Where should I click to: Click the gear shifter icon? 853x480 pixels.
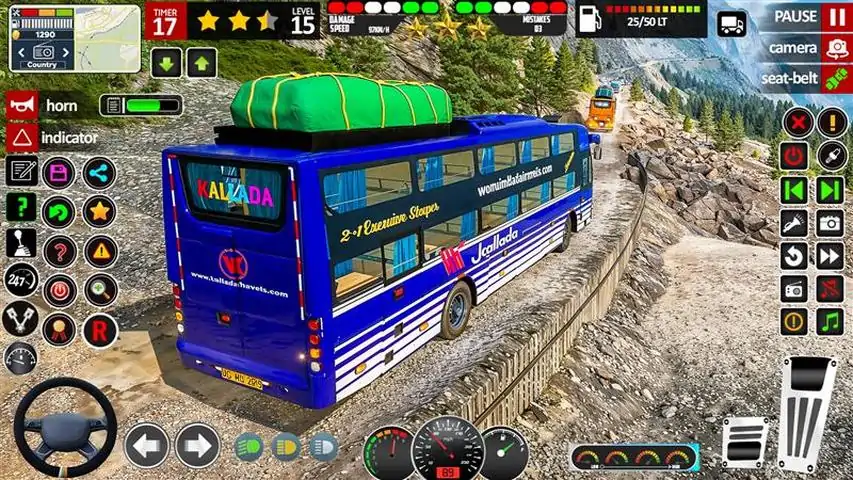click(22, 245)
